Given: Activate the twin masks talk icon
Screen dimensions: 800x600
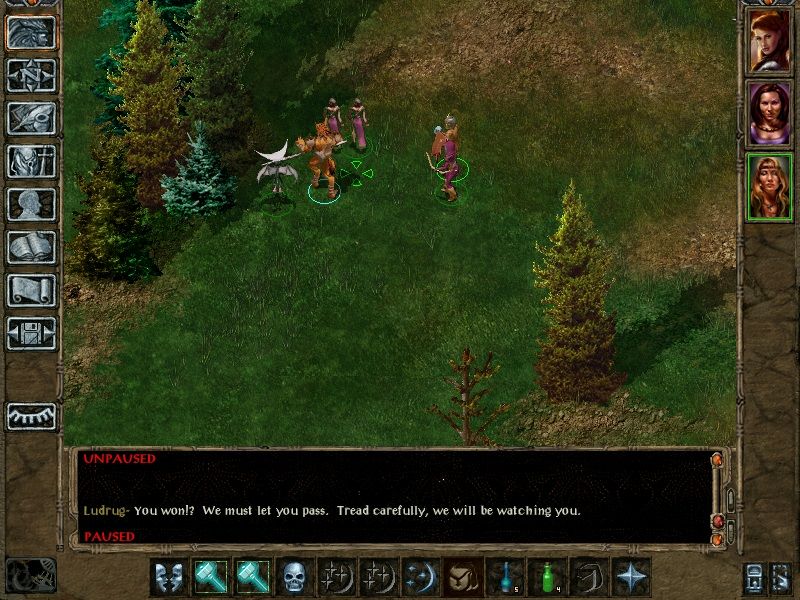Looking at the screenshot, I should tap(169, 577).
